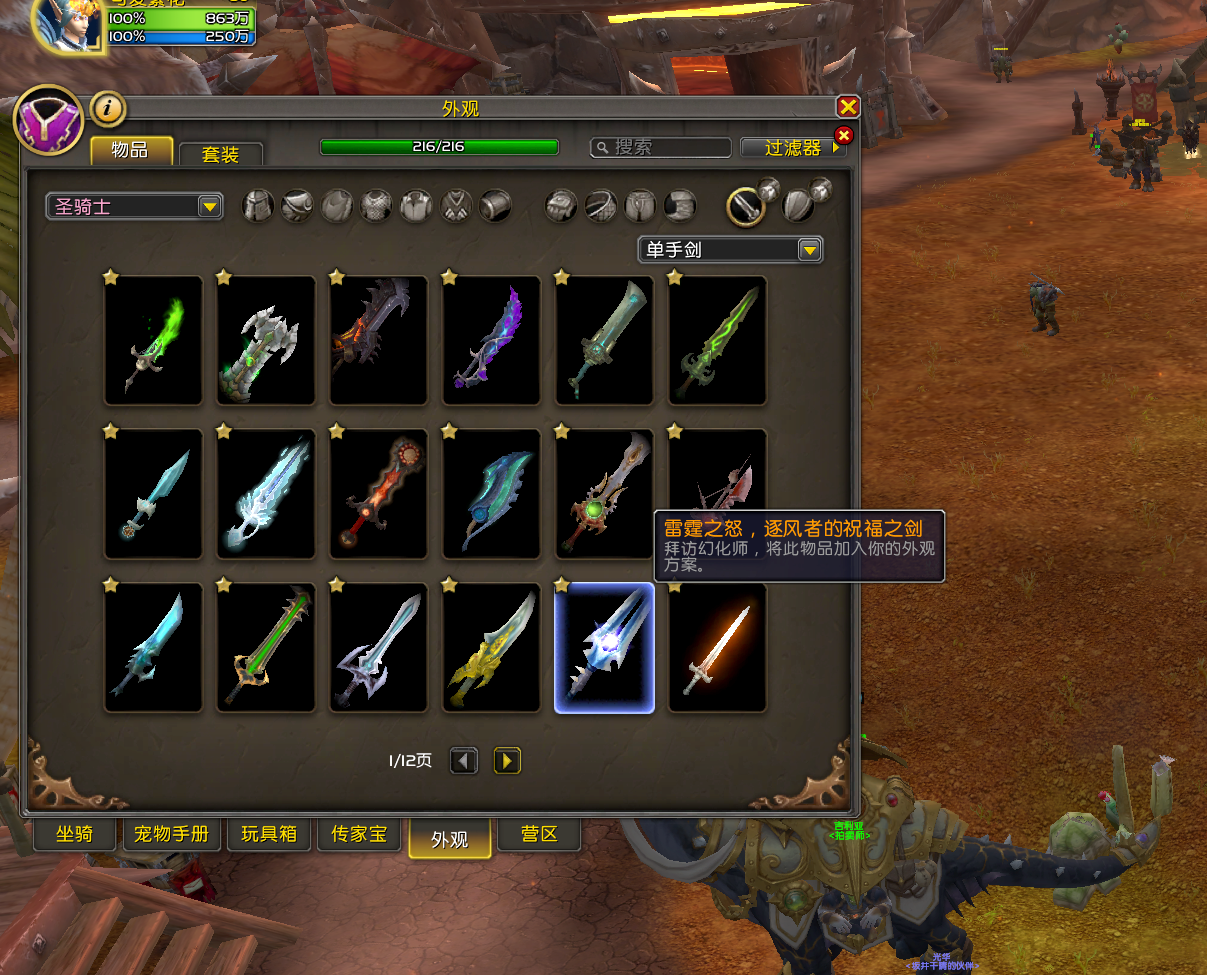Select the golden yellow sword appearance

[x=491, y=648]
